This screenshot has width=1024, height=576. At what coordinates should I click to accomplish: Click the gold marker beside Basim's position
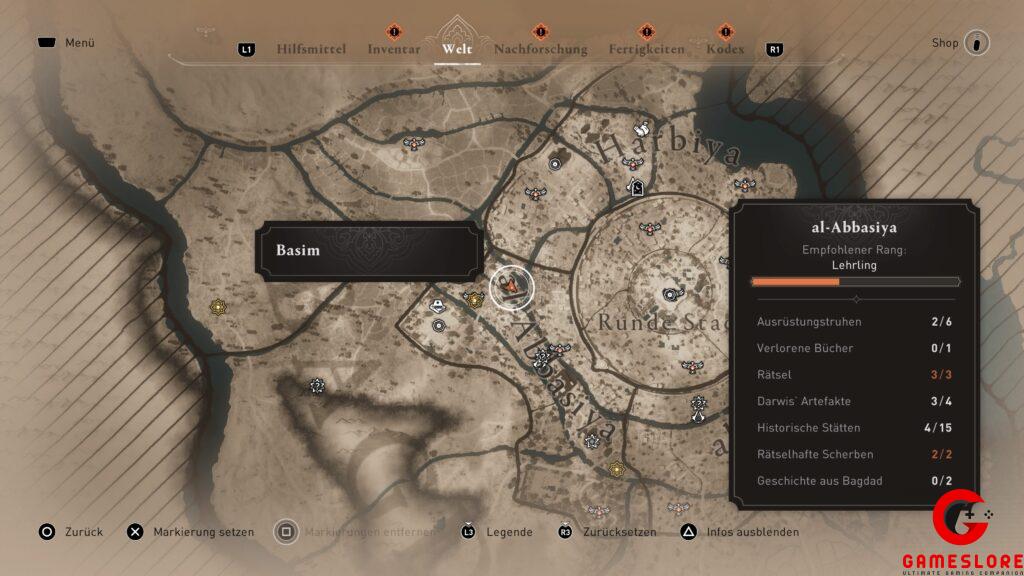point(474,298)
